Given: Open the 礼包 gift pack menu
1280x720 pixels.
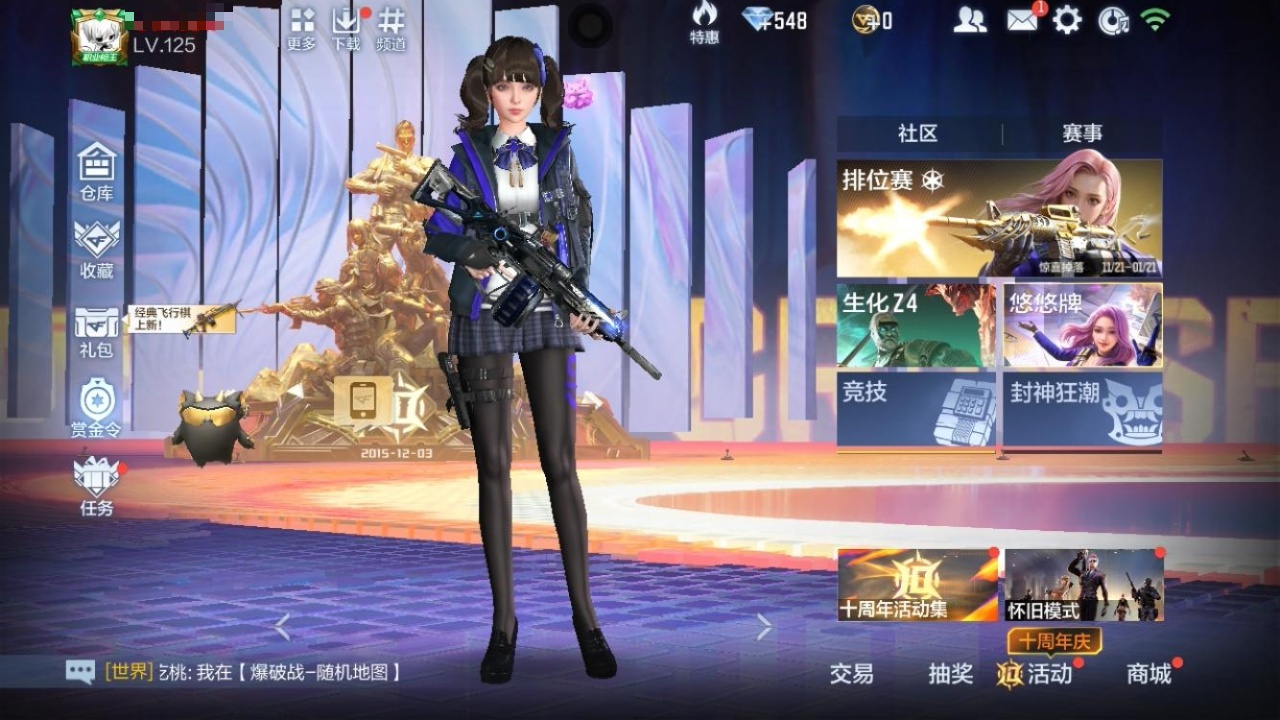Looking at the screenshot, I should 97,331.
